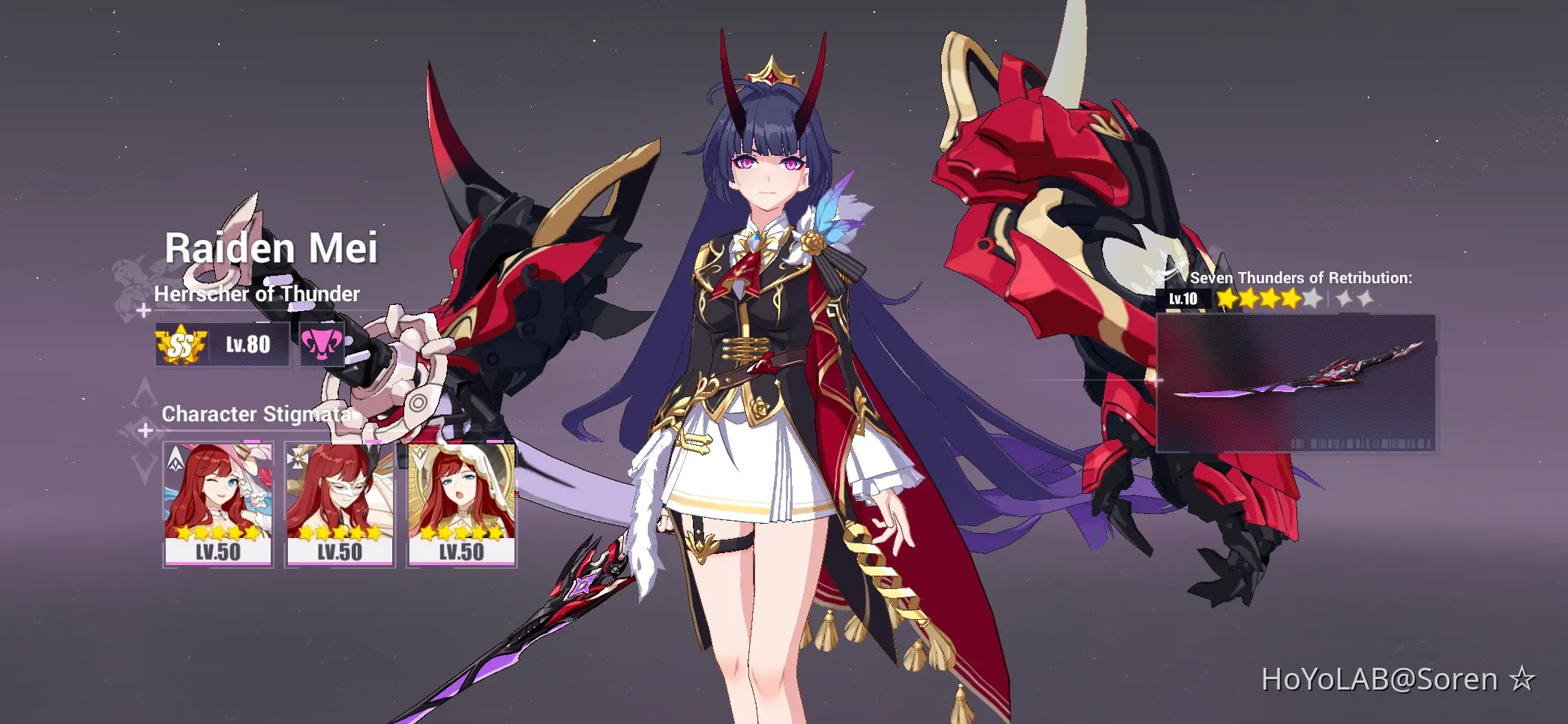Toggle the first gray star on weapon rating

tap(1312, 298)
